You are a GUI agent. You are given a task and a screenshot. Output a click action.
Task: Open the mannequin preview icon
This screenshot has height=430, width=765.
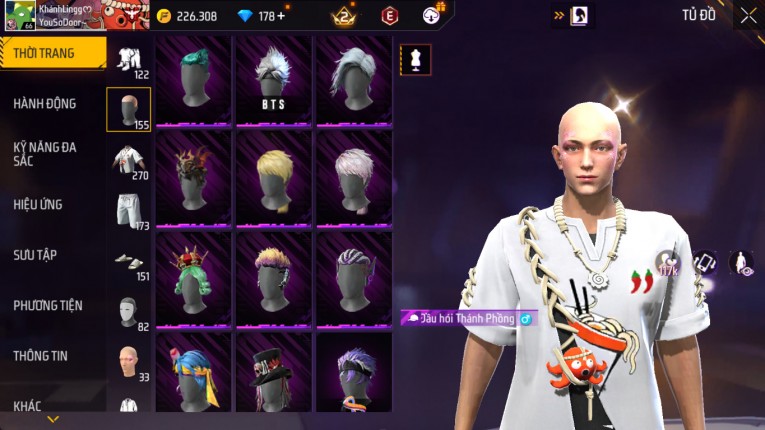tap(415, 60)
